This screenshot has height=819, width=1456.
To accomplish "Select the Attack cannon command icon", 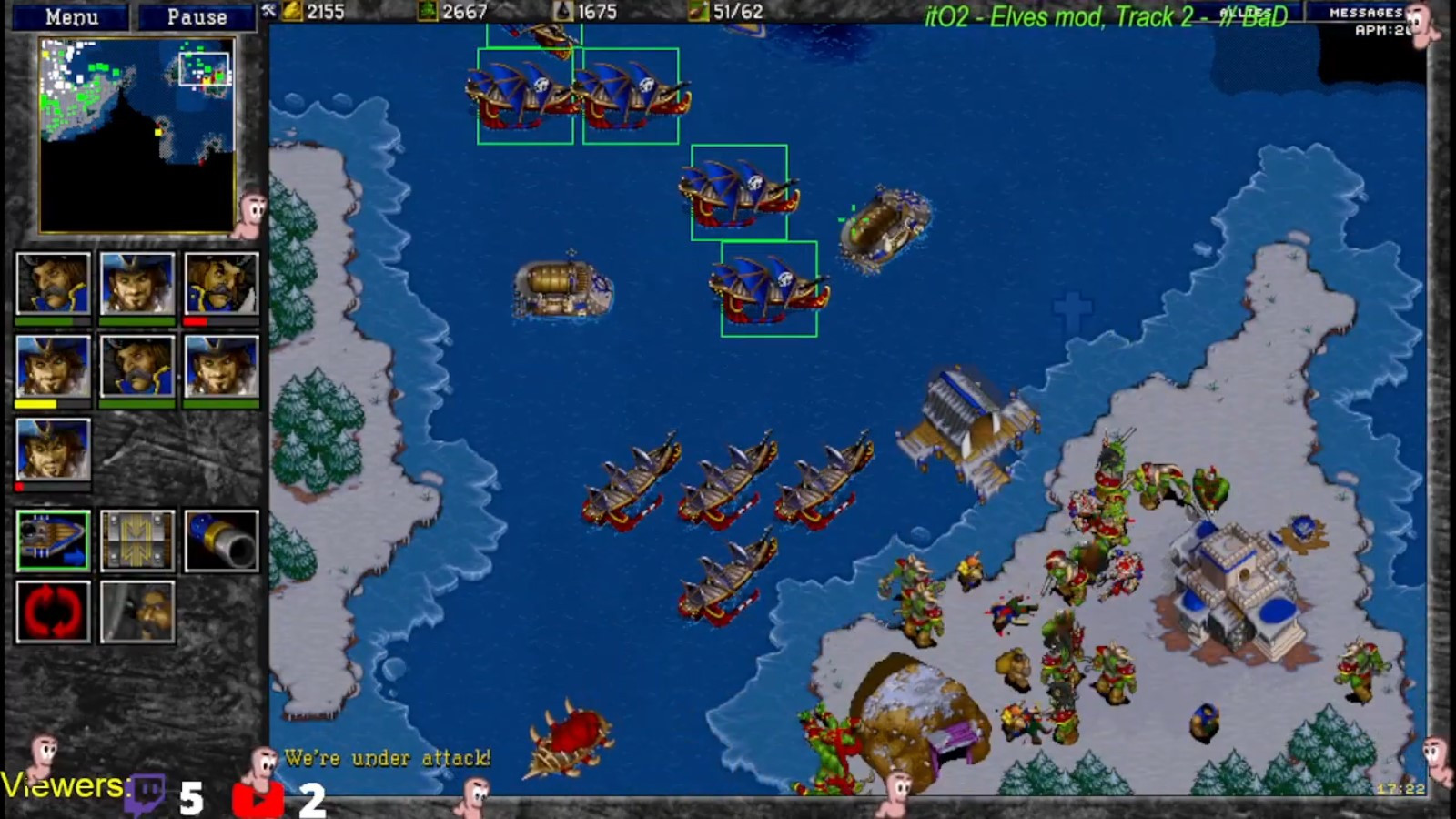I will (220, 541).
